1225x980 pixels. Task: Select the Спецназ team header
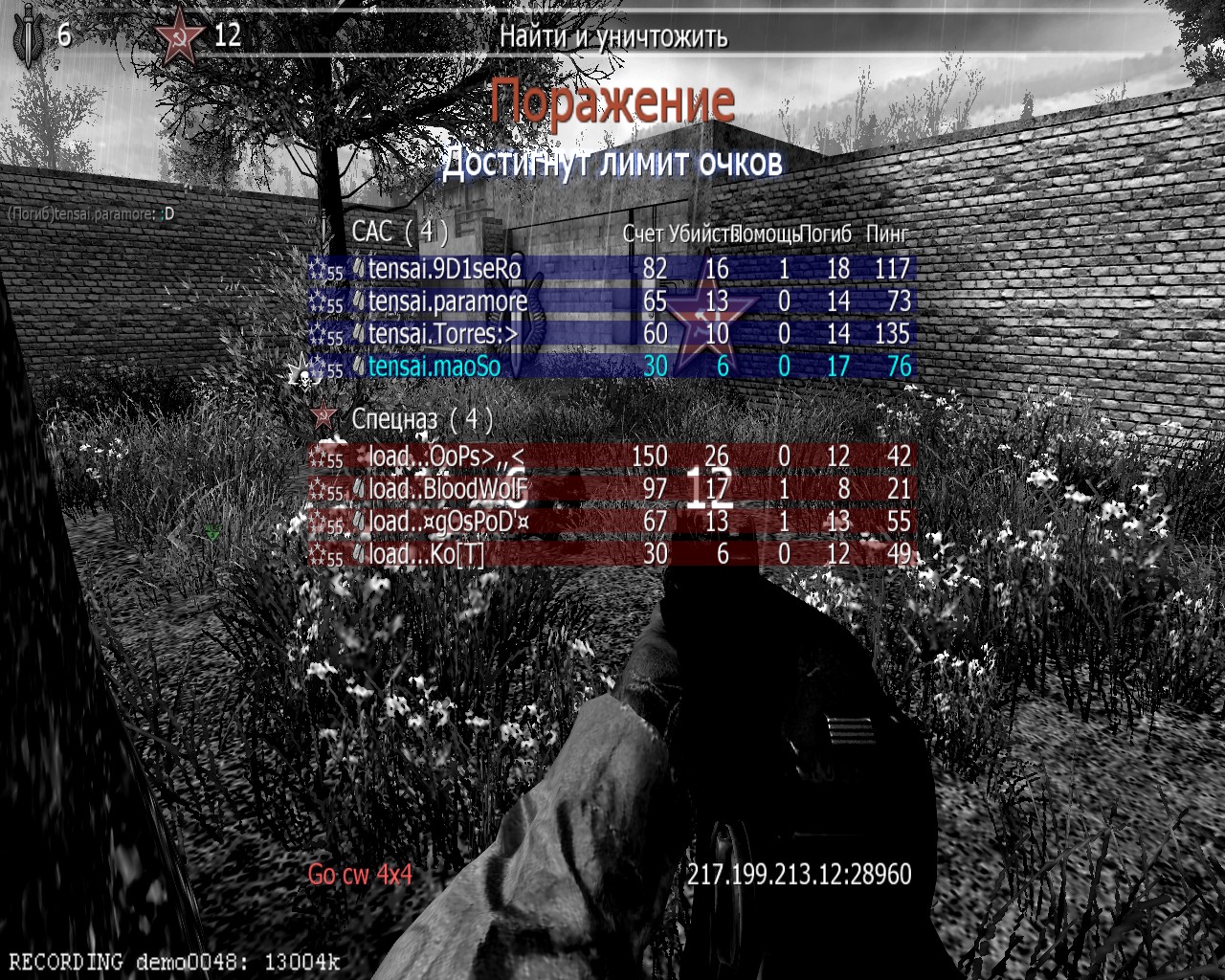(422, 418)
